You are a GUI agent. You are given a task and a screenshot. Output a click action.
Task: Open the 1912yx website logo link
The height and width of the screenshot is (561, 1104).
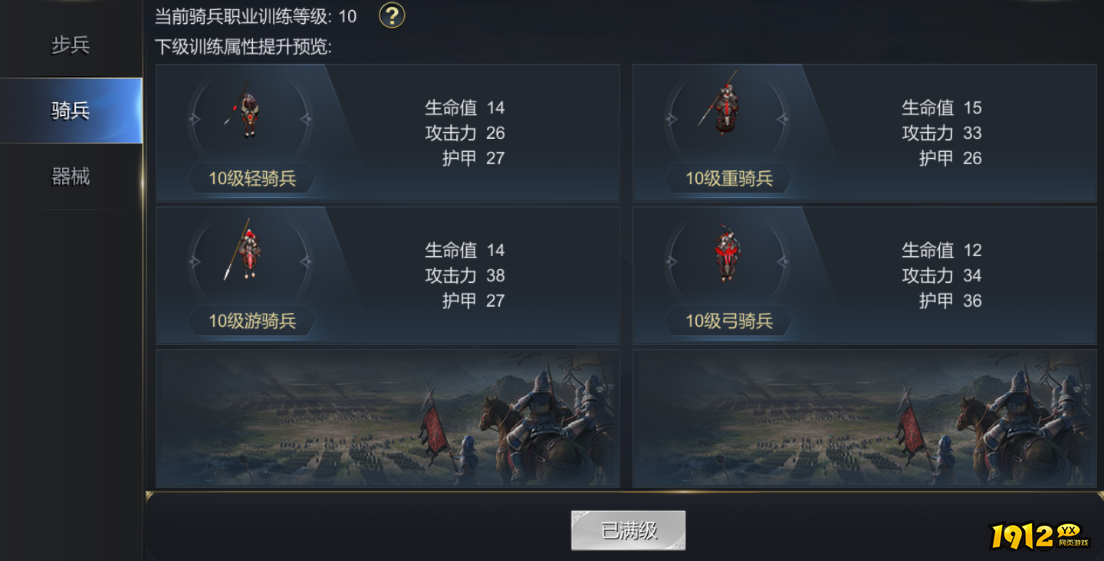point(1040,536)
